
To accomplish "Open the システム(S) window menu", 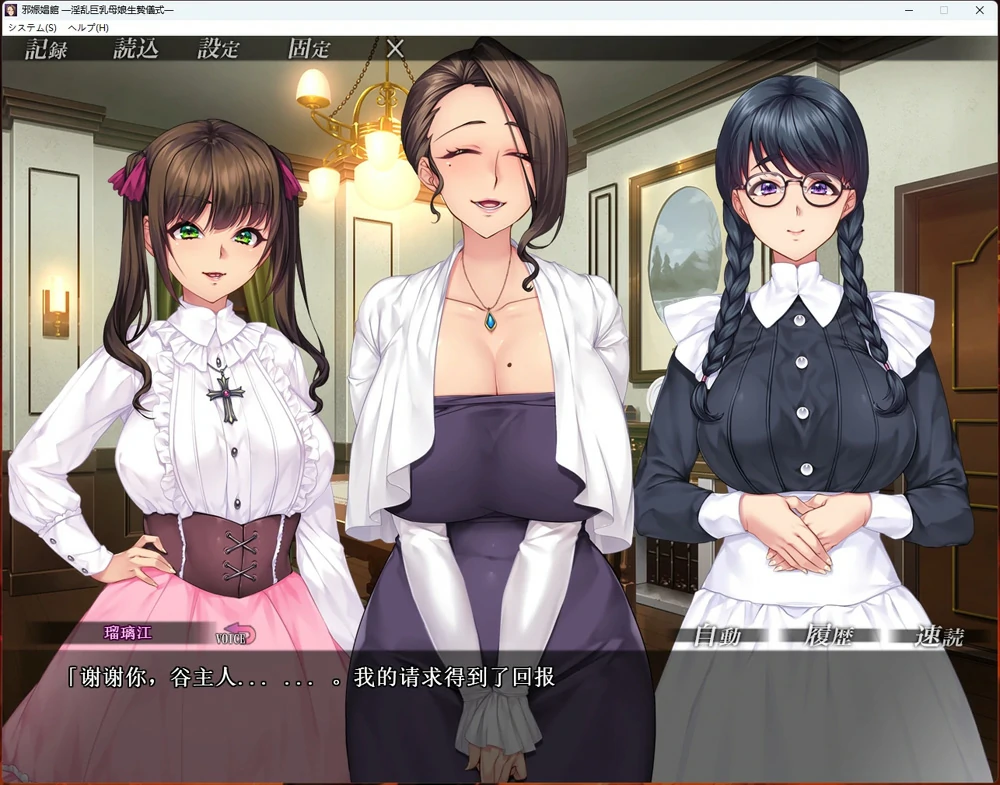I will [x=32, y=27].
